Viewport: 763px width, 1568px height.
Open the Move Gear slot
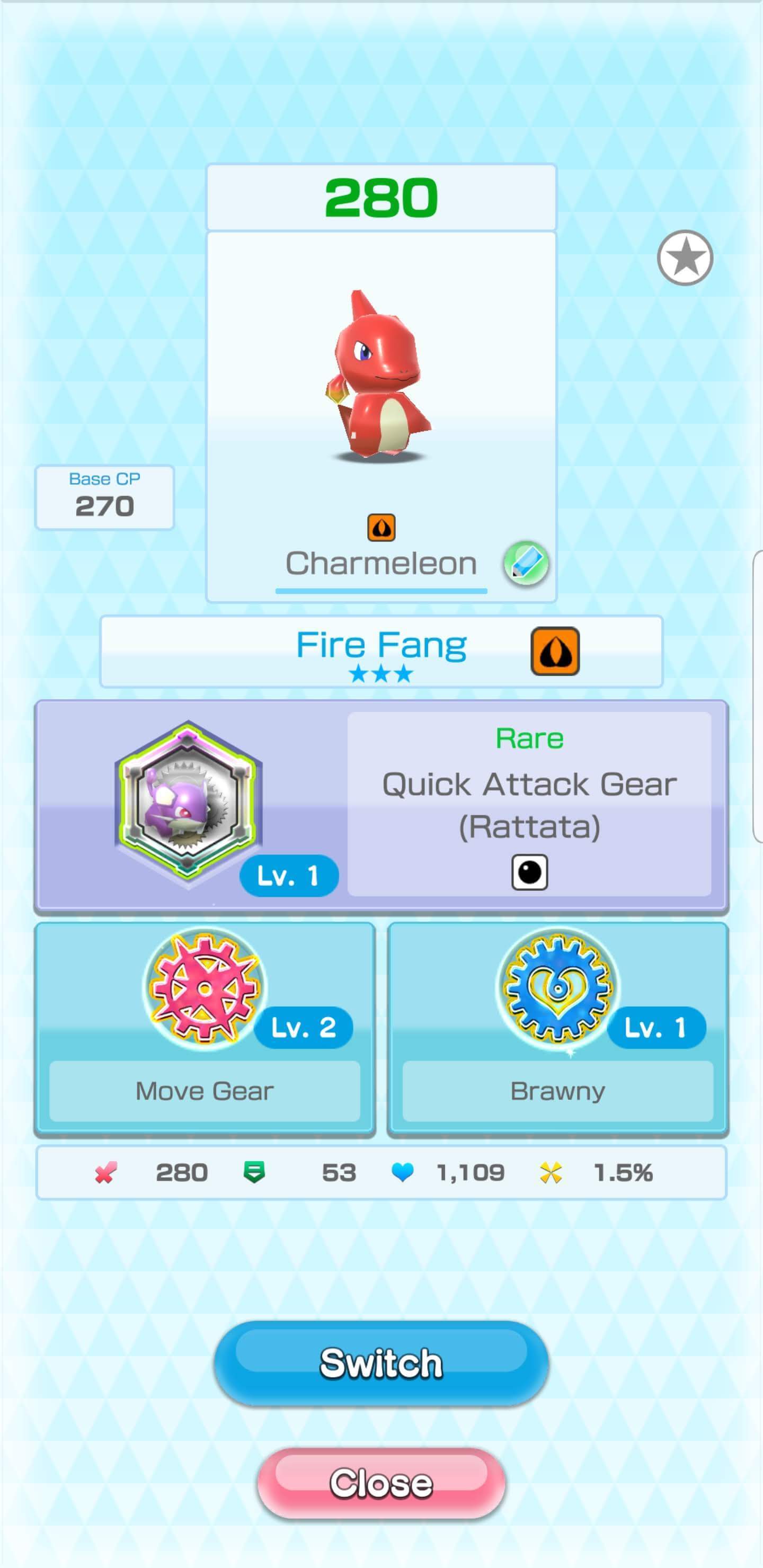pos(205,1028)
